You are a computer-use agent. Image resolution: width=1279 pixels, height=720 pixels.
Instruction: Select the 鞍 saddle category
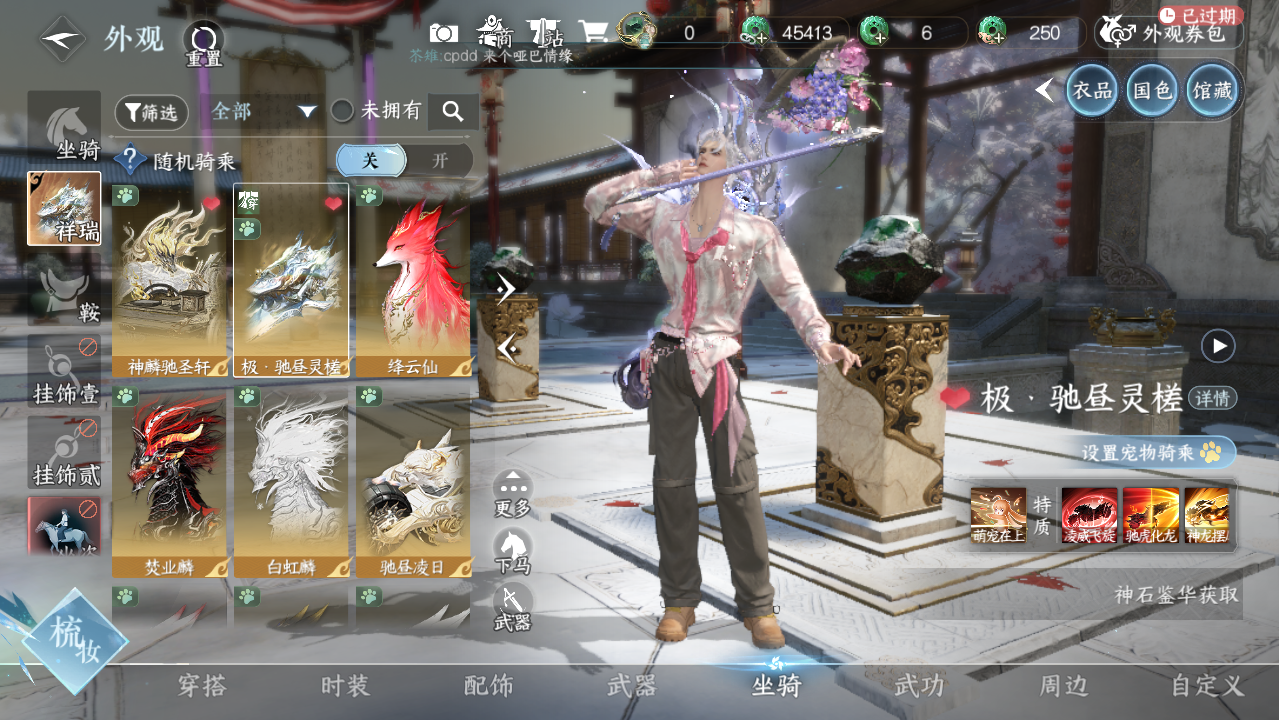point(65,290)
